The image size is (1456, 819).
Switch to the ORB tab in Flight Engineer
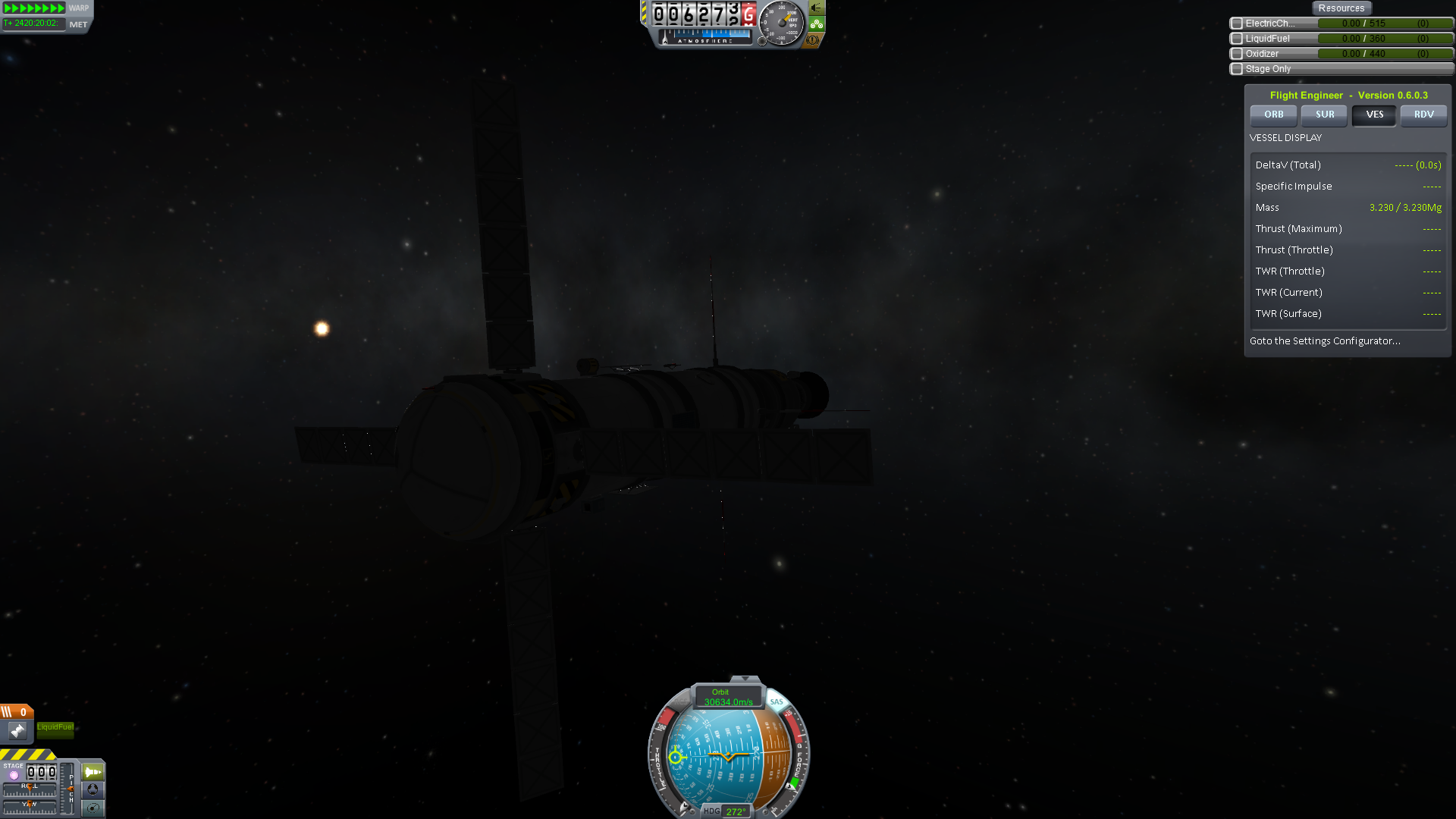coord(1273,115)
